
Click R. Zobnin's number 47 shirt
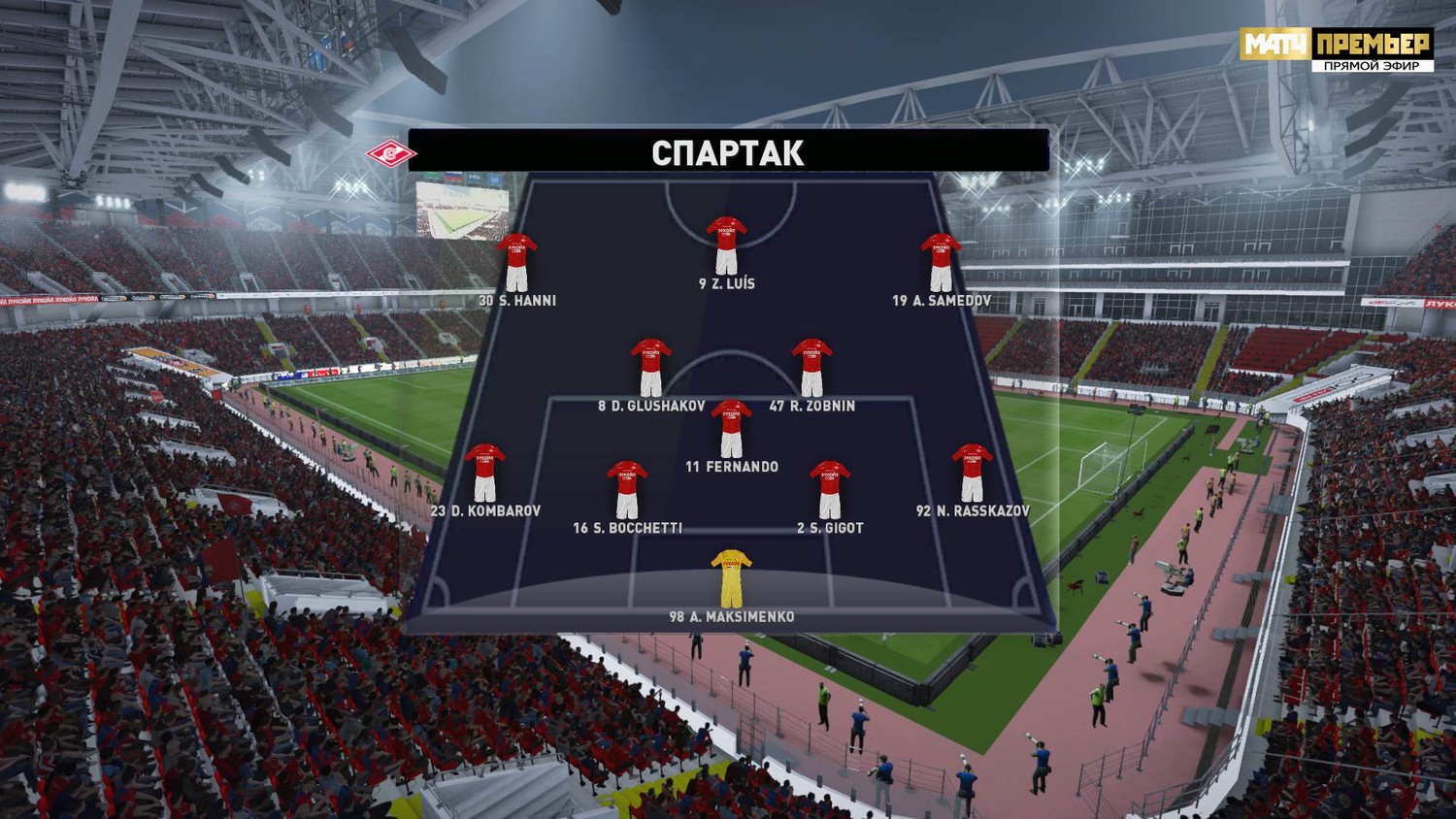811,368
